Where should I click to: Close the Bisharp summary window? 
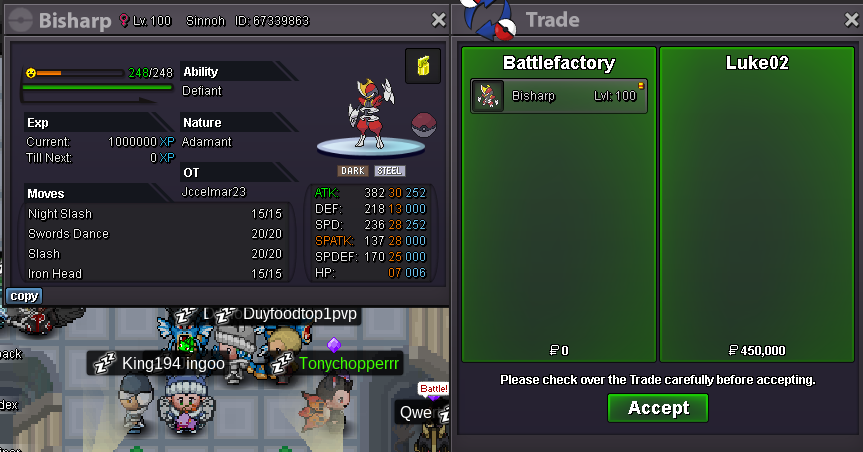click(438, 20)
